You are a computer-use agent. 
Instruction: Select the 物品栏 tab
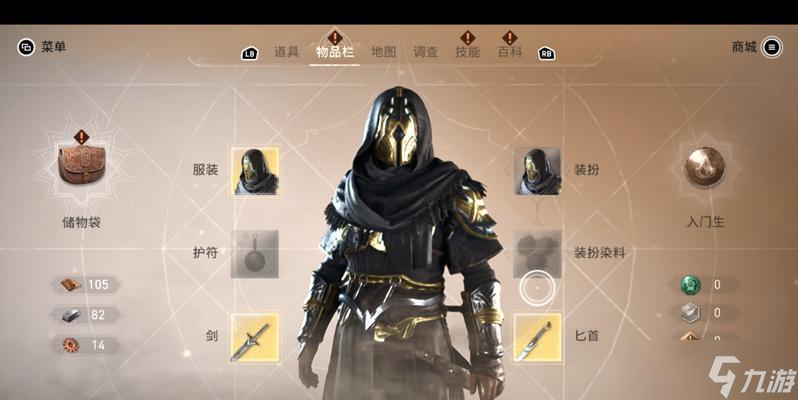click(334, 52)
